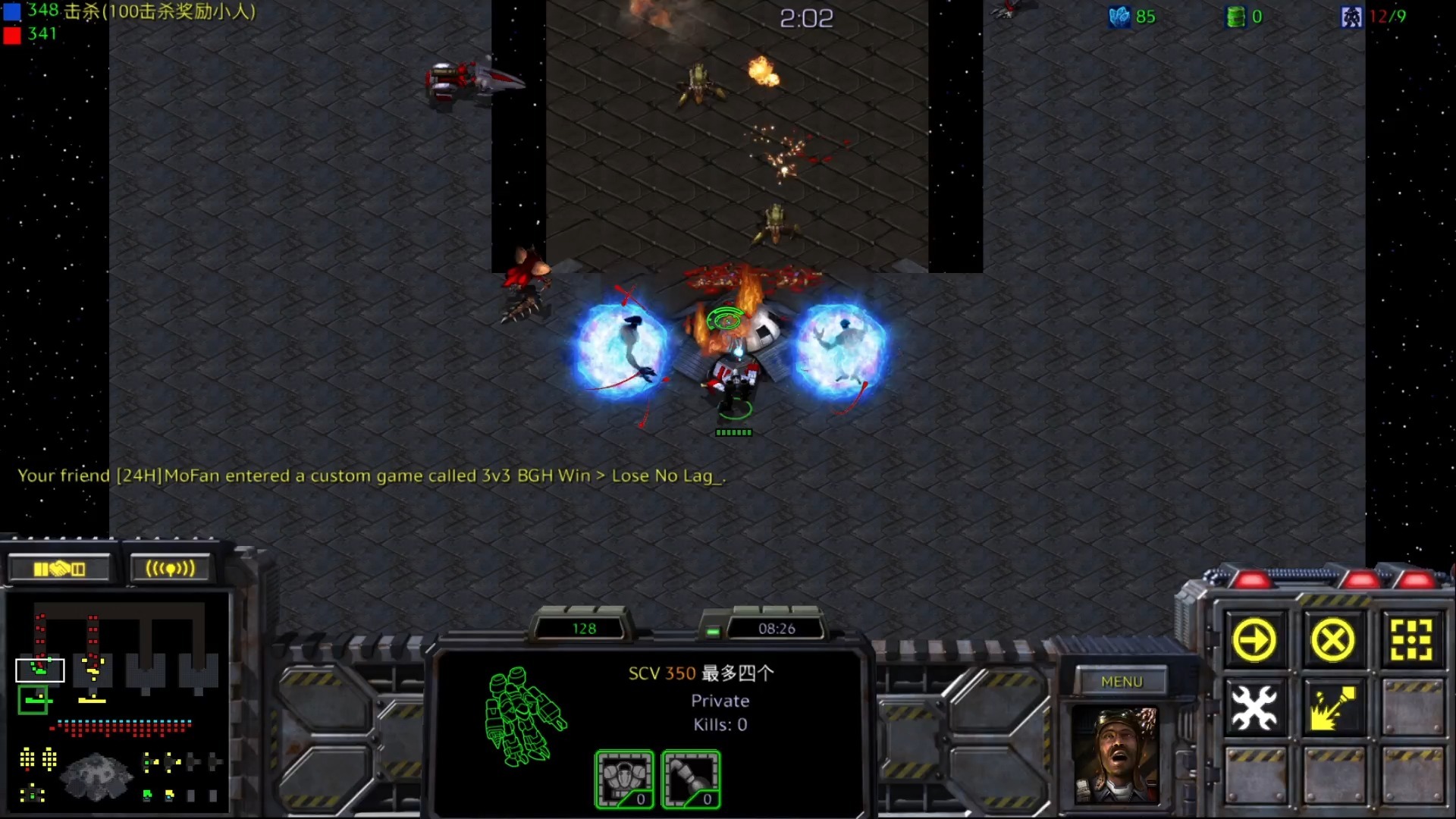Click the SCV pilot portrait

tap(1116, 755)
